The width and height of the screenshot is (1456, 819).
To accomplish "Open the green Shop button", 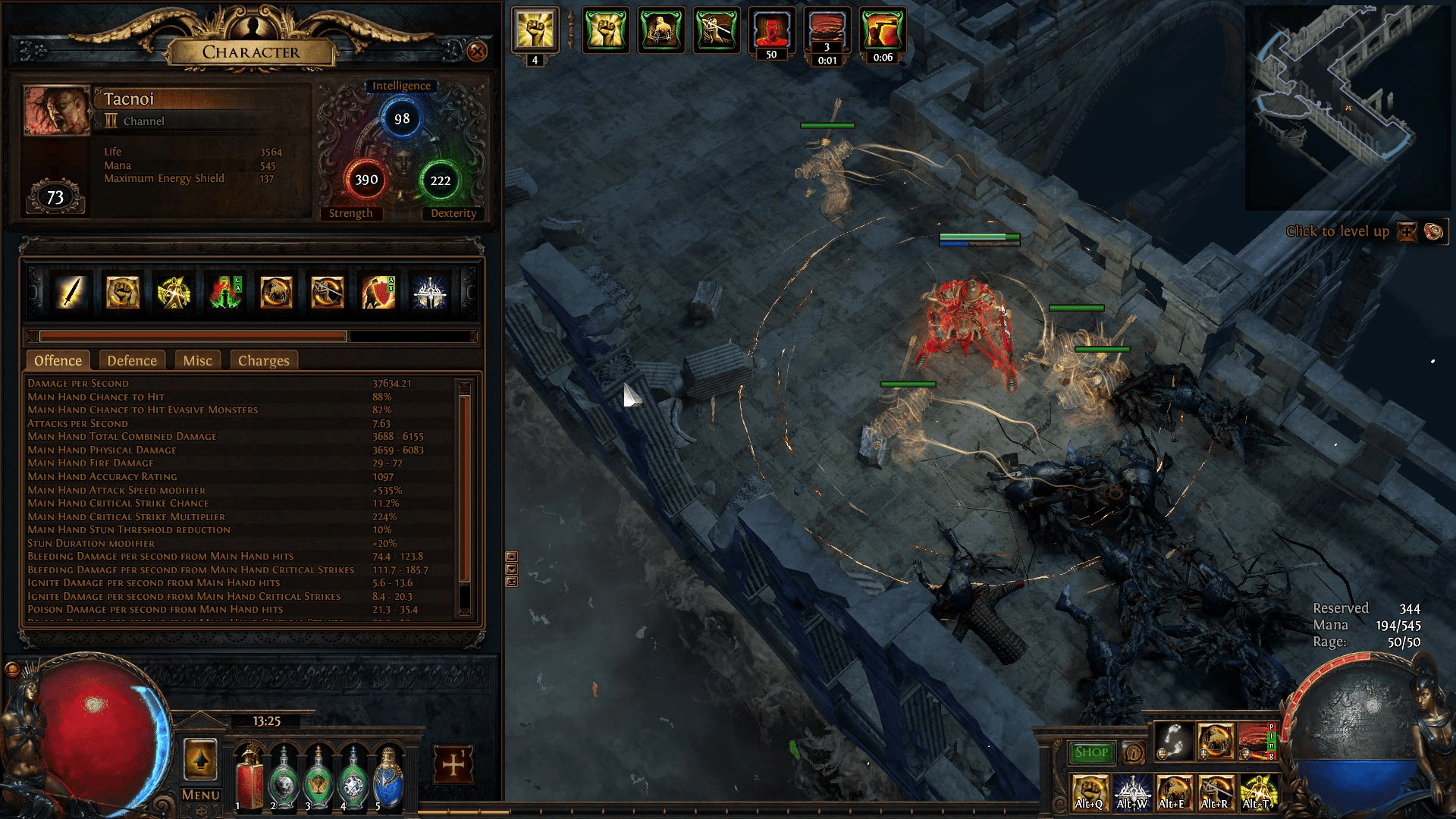I will click(x=1091, y=752).
